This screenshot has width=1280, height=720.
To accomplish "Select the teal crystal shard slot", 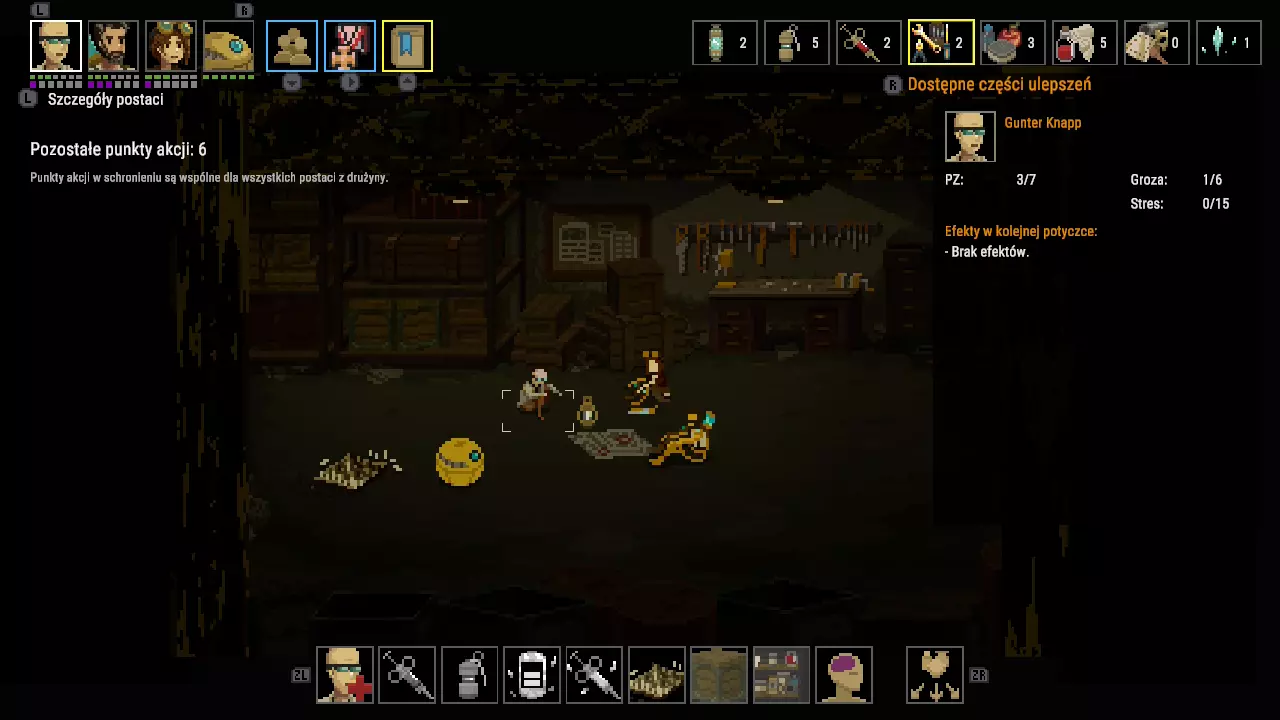I will tap(1229, 43).
